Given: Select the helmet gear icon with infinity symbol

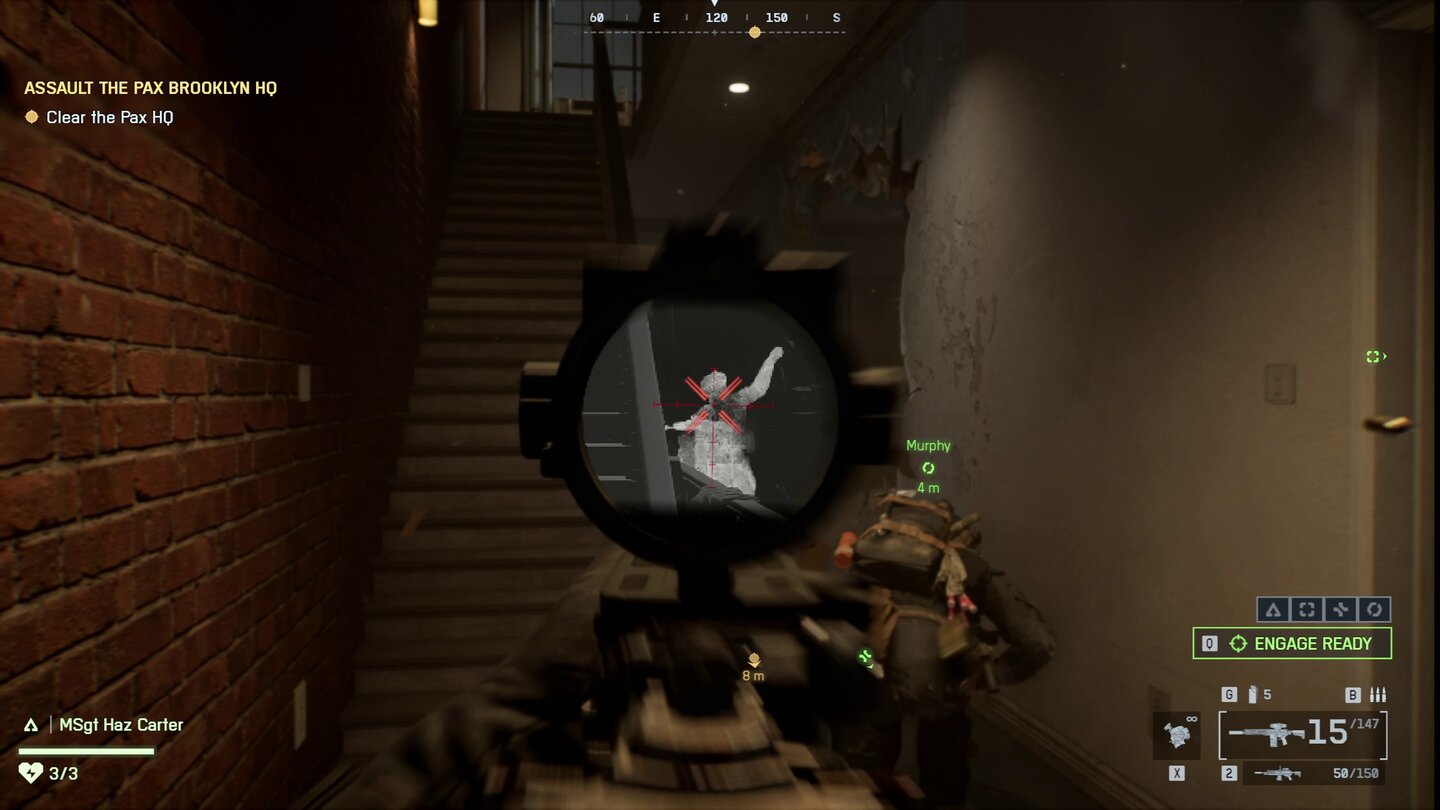Looking at the screenshot, I should point(1178,735).
